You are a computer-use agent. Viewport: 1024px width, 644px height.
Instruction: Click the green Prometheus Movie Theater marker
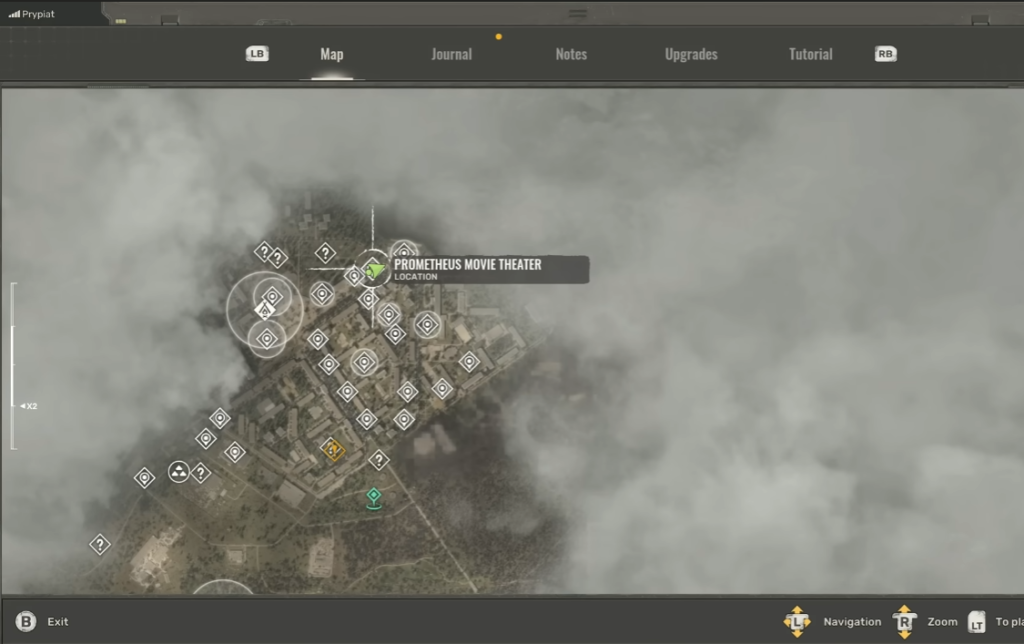pyautogui.click(x=374, y=268)
